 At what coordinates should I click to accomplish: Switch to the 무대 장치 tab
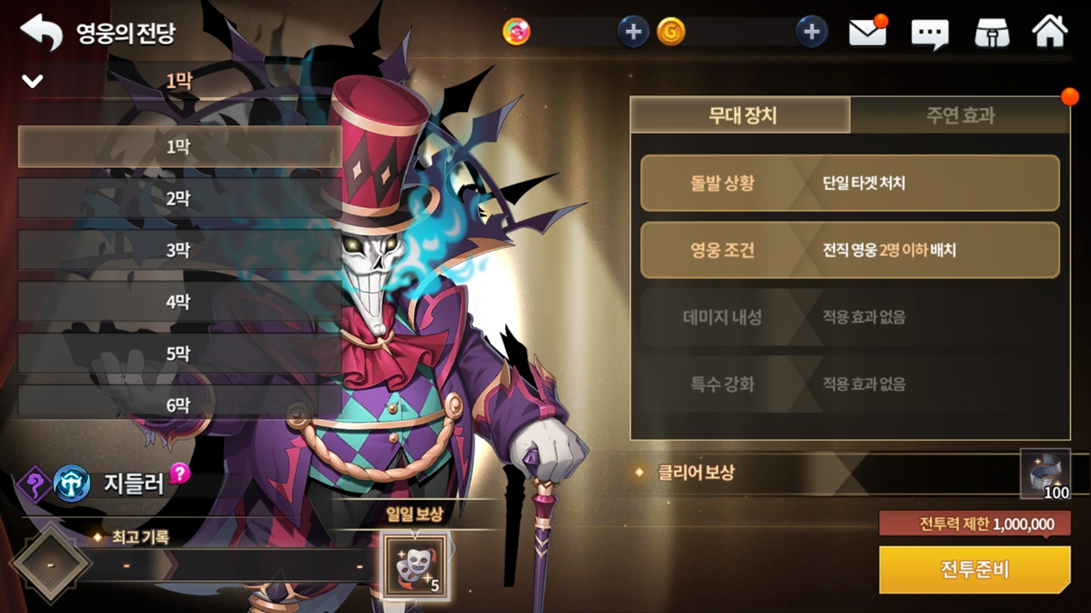click(x=741, y=115)
